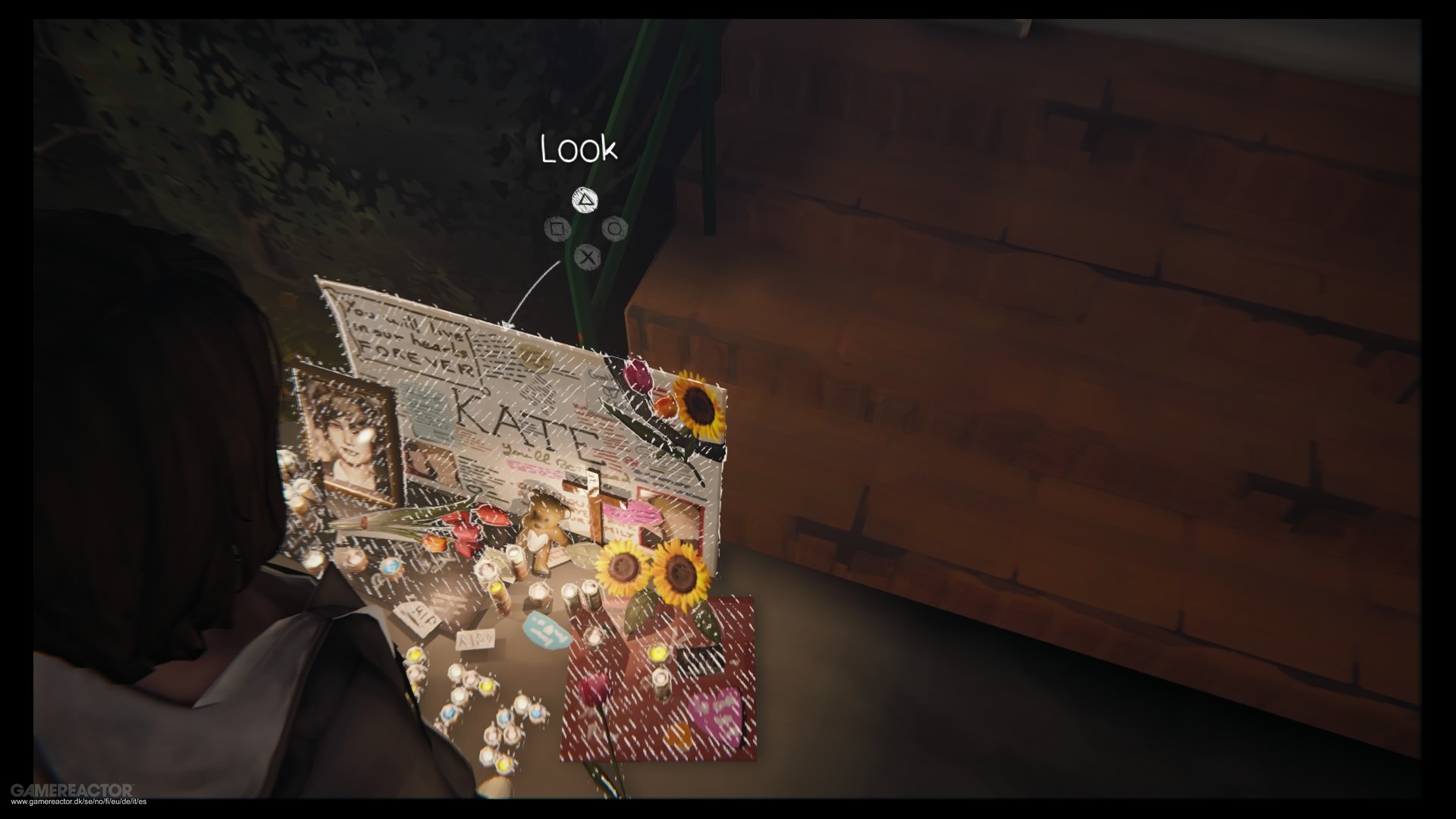Select the 'Look' interaction prompt
1456x819 pixels.
coord(579,149)
